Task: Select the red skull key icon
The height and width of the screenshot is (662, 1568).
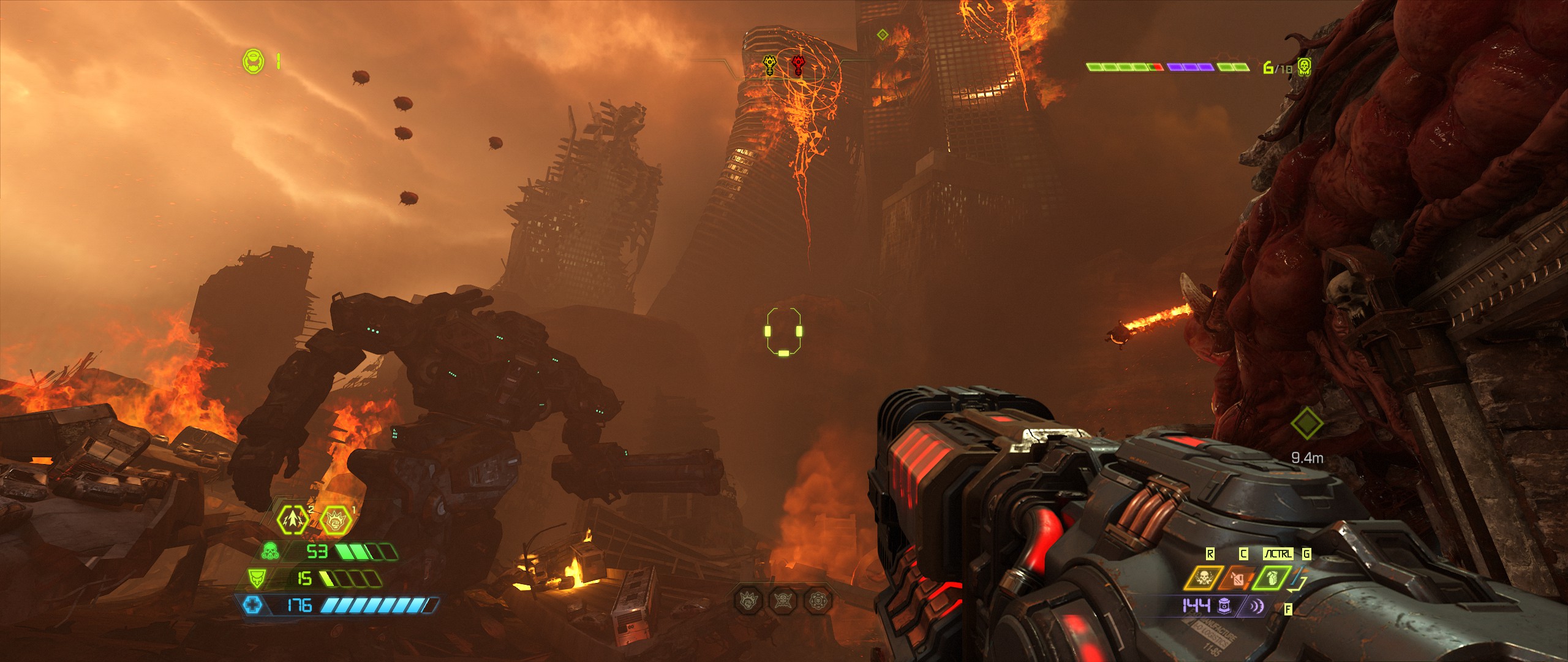Action: coord(798,64)
